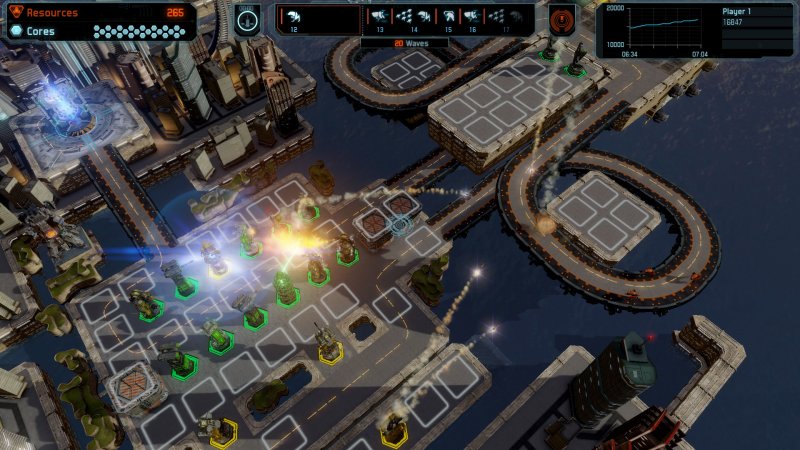Click the 20 Waves counter label
The image size is (800, 450).
405,44
